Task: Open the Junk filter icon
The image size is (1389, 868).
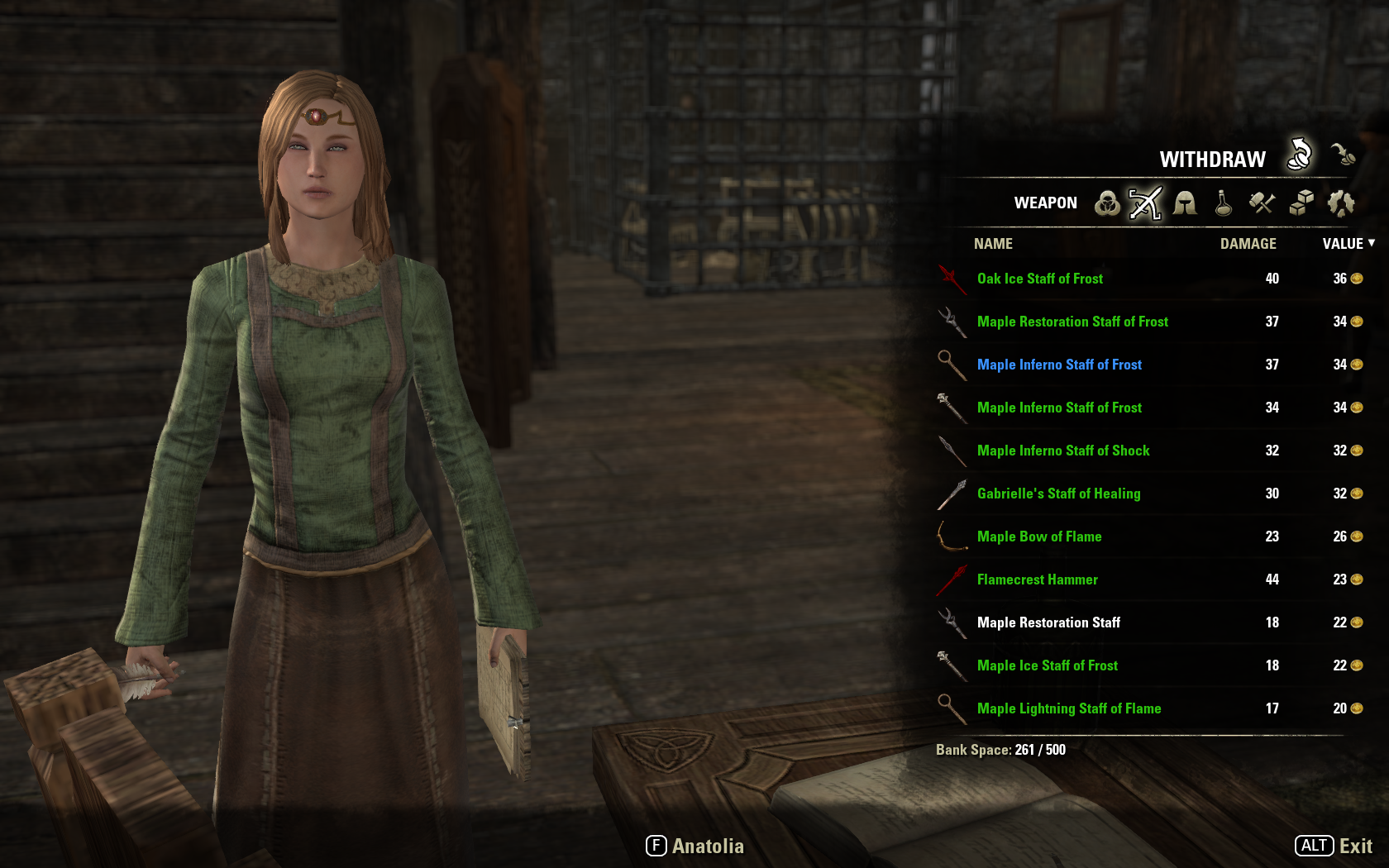Action: (x=1341, y=203)
